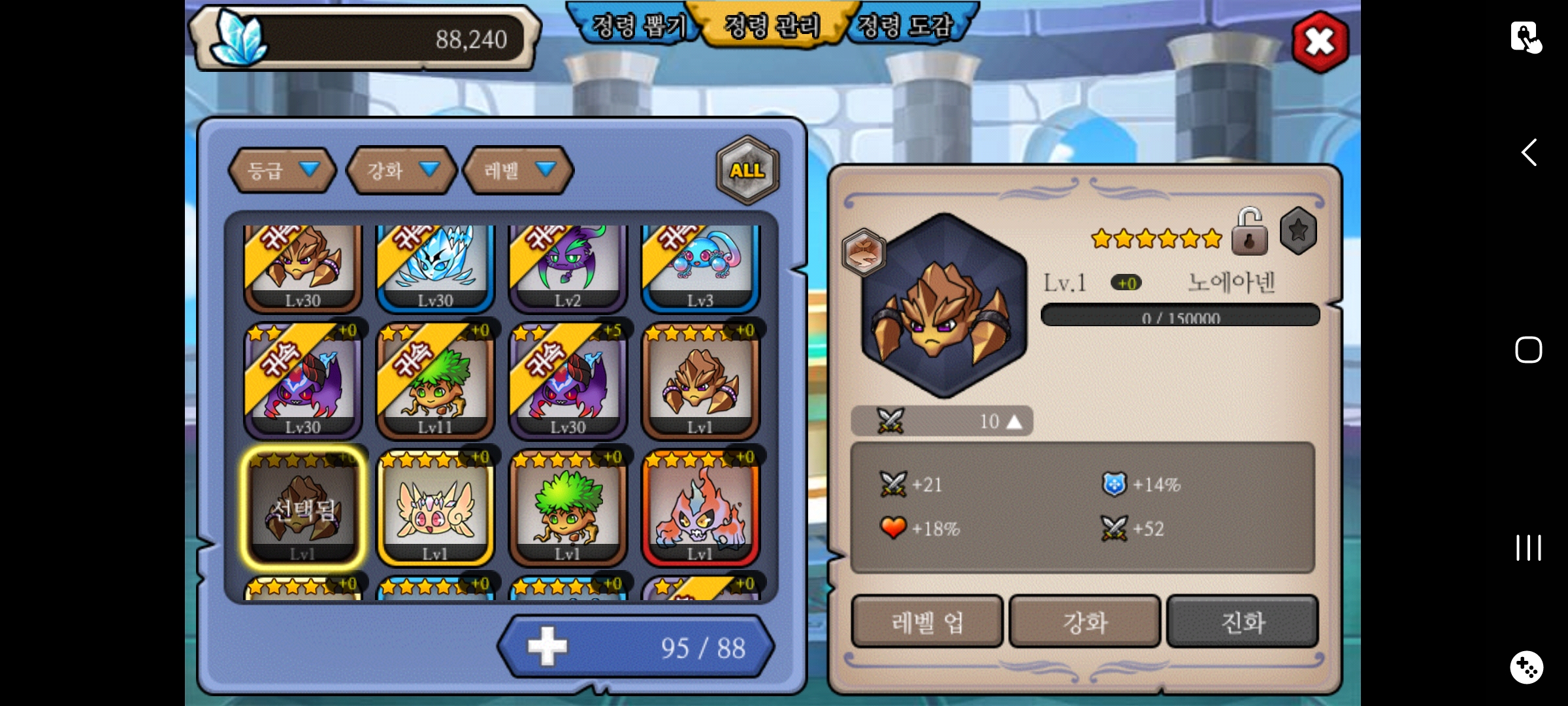Choose the 강화 enhance button
Screen dimensions: 1568x706
(x=1085, y=622)
